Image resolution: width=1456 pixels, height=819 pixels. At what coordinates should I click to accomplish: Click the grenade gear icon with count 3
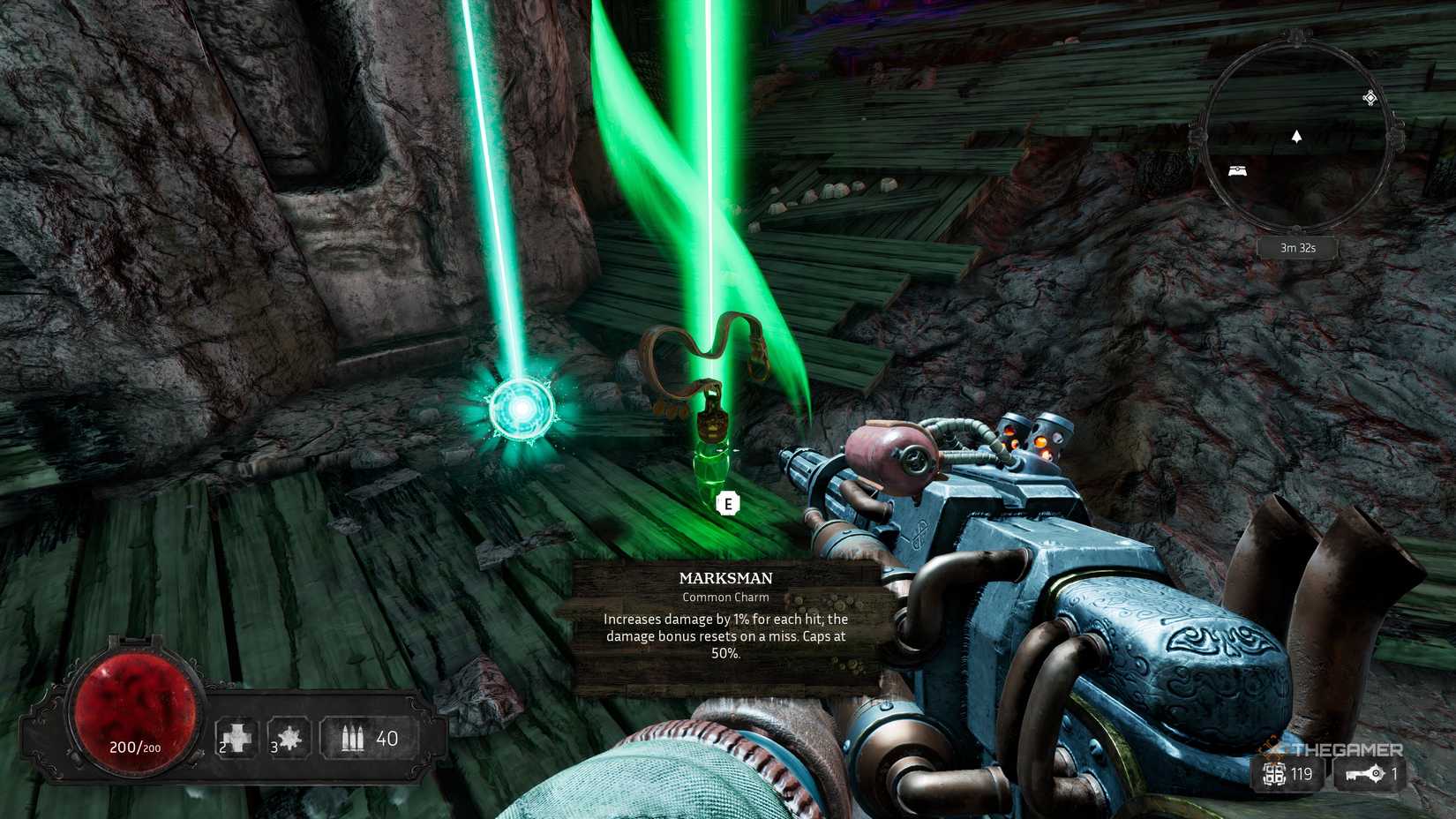click(289, 736)
